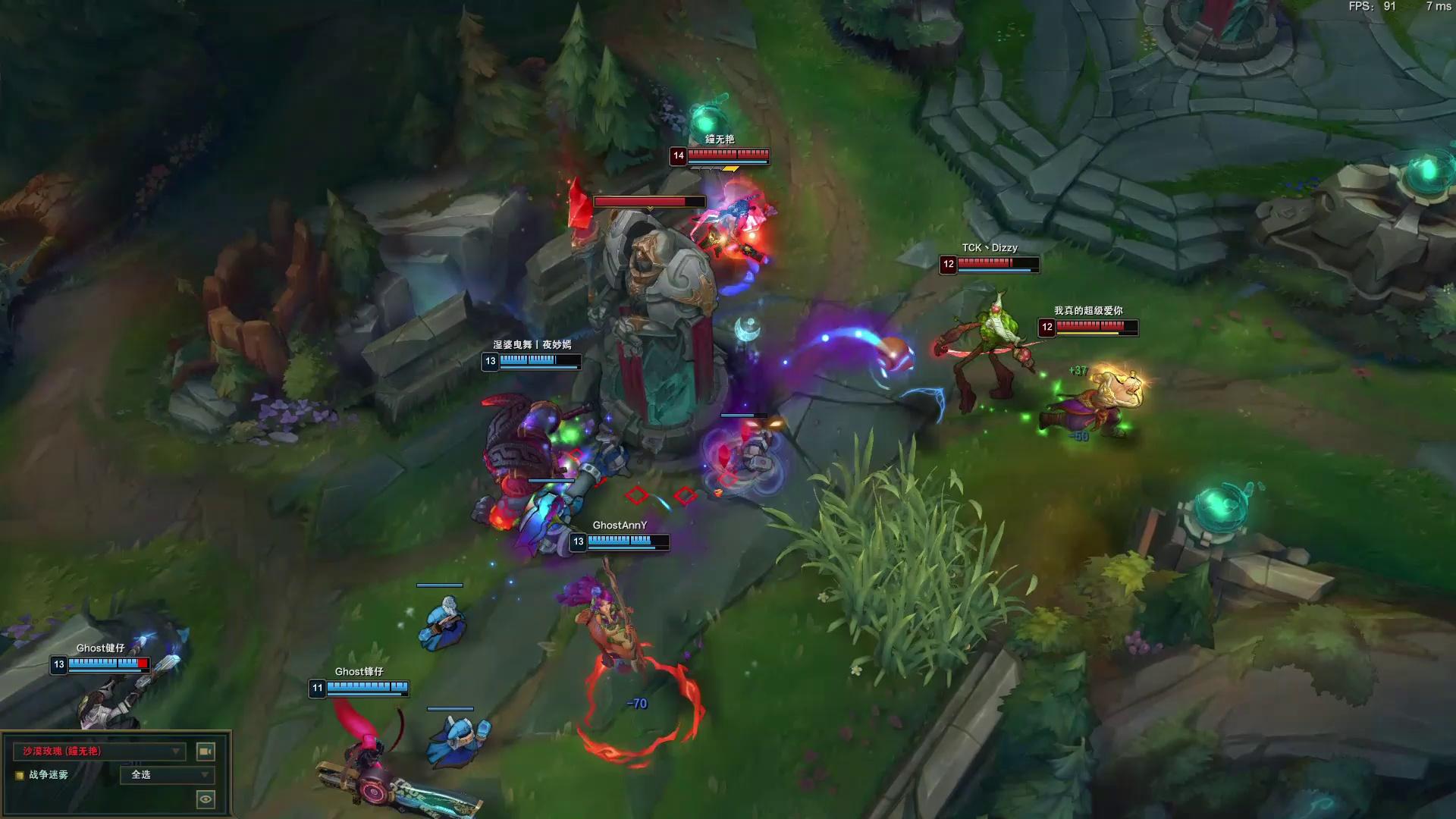
Task: Click the camera icon button
Action: pos(206,751)
